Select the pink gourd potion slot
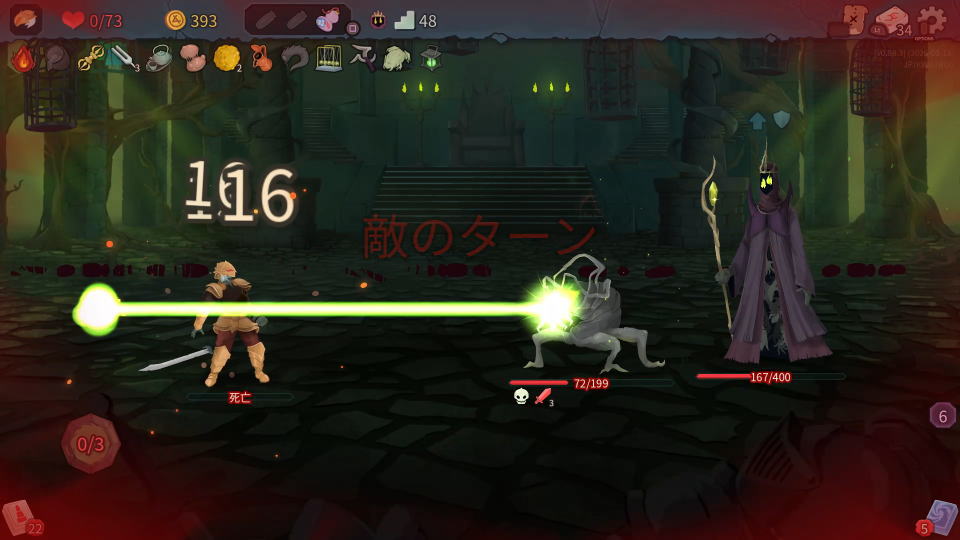 [327, 19]
